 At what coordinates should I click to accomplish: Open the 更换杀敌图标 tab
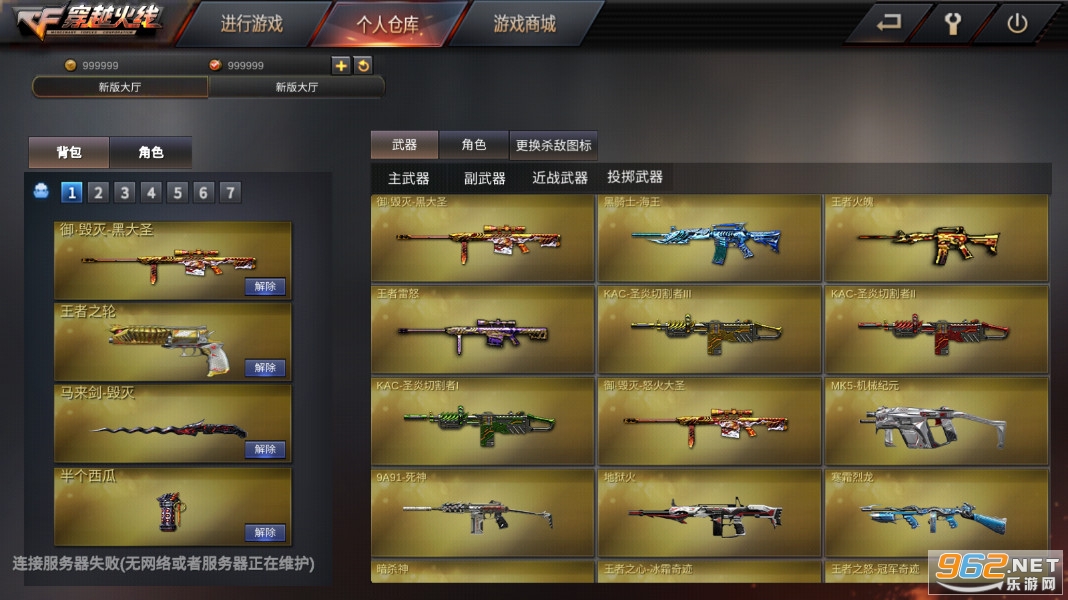tap(553, 145)
